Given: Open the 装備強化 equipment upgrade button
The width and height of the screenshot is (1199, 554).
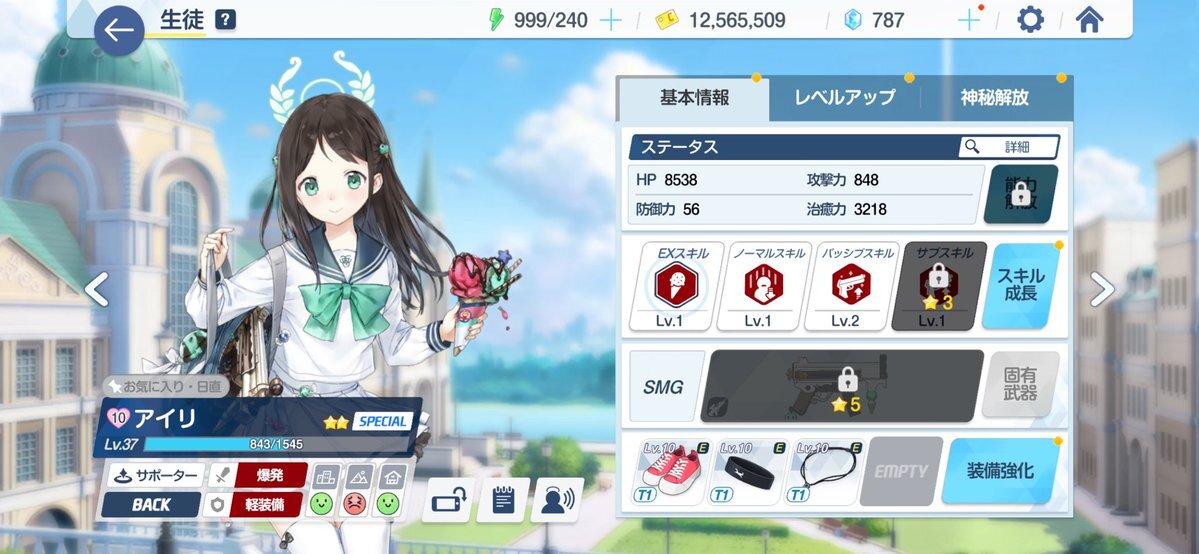Looking at the screenshot, I should pyautogui.click(x=1000, y=471).
